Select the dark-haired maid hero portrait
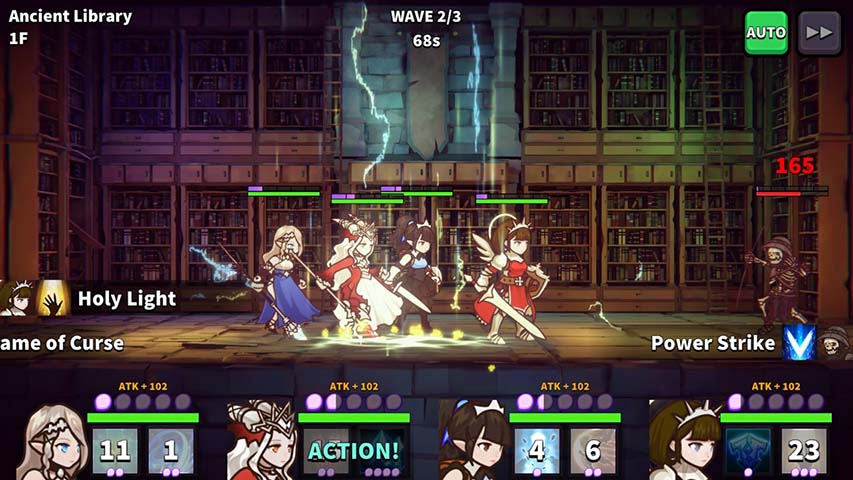Image resolution: width=853 pixels, height=480 pixels. tap(471, 442)
